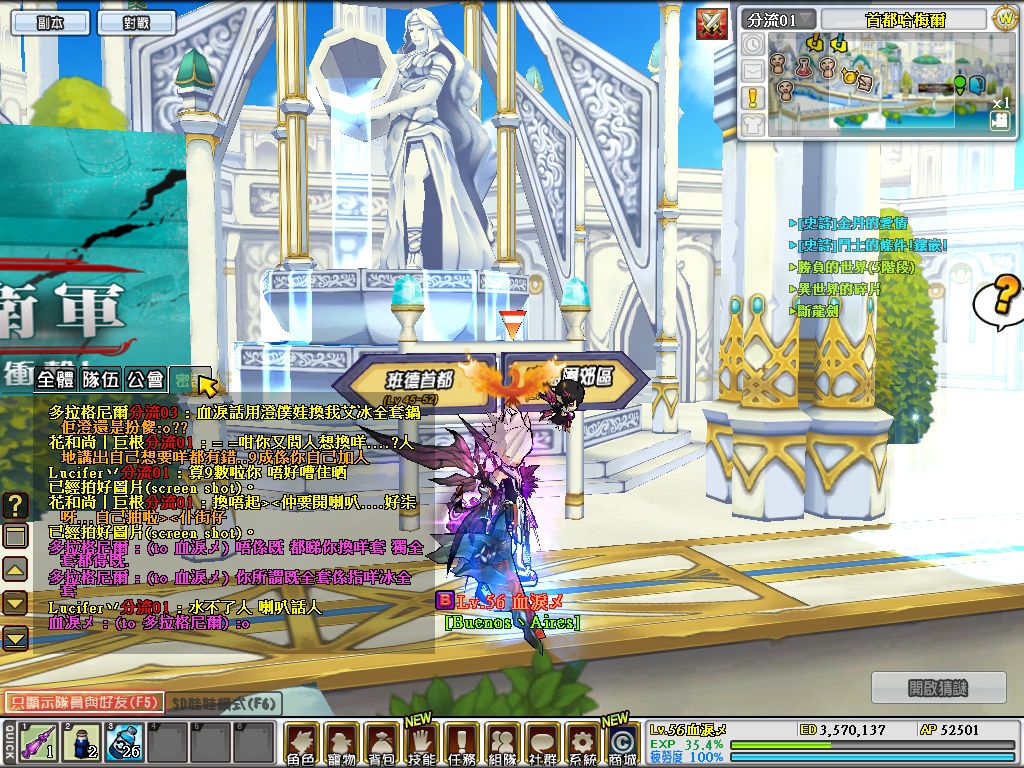
Task: Click the yellow exclamation mark notice icon
Action: 752,97
